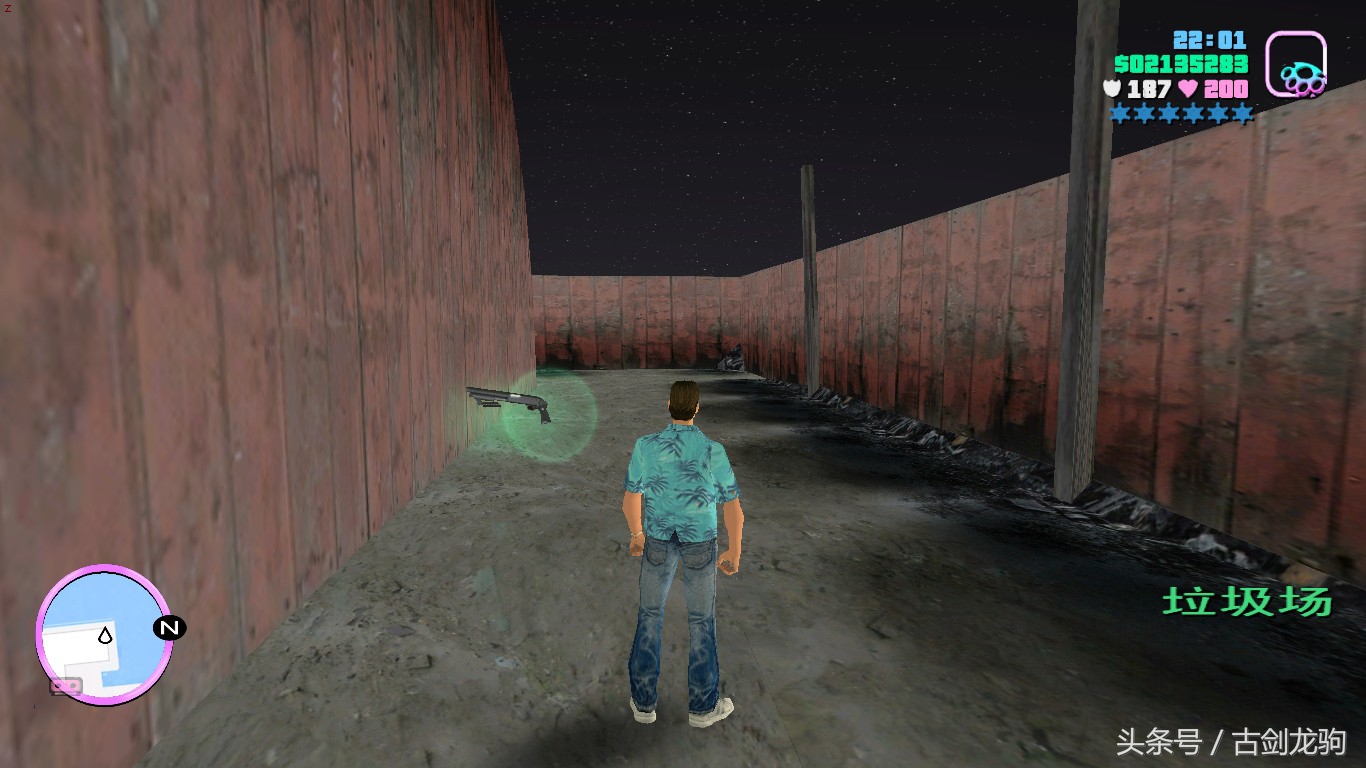Open the circular radar minimap

[104, 635]
